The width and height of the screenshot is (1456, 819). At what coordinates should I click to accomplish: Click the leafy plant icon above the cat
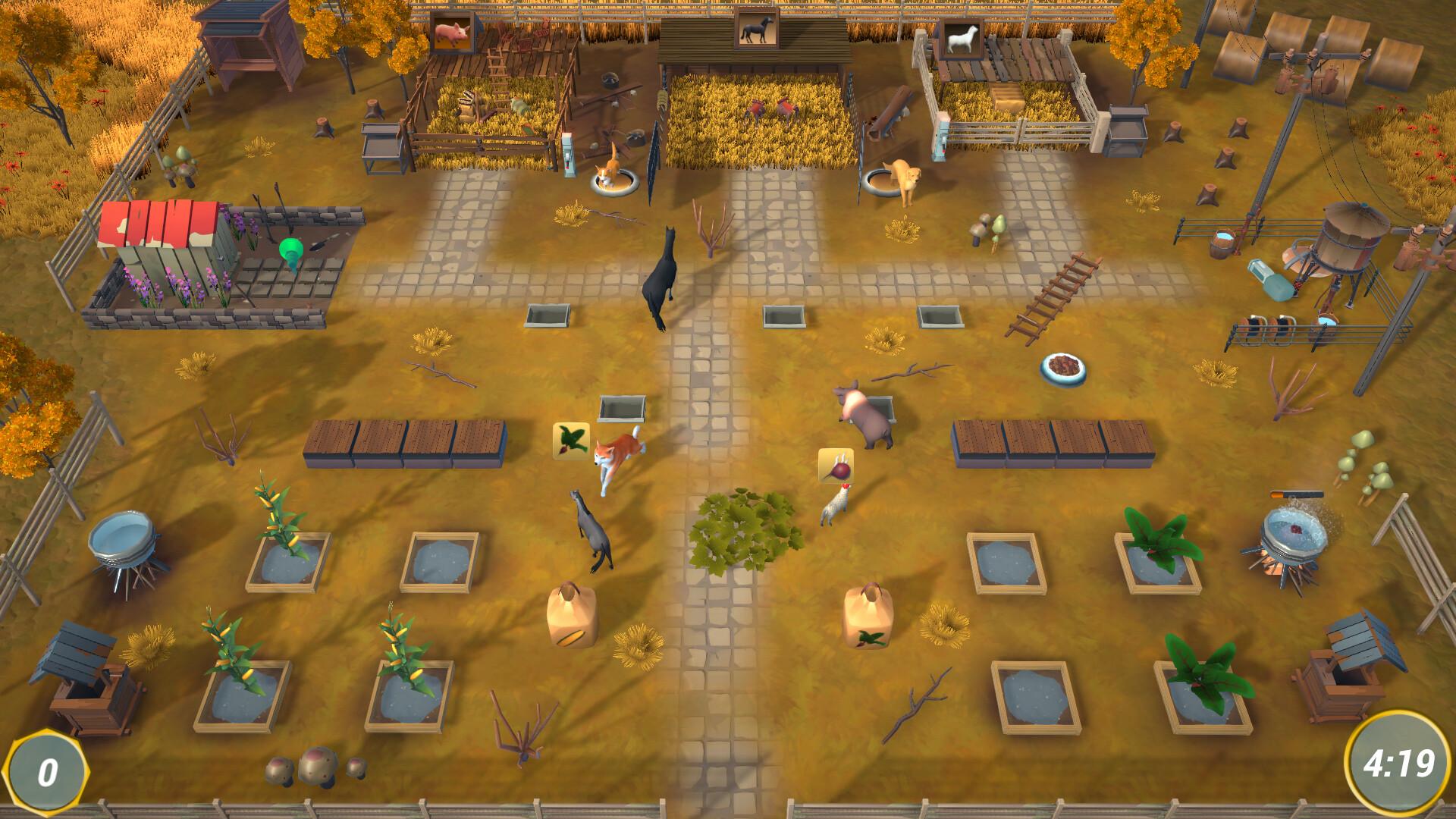(x=571, y=441)
